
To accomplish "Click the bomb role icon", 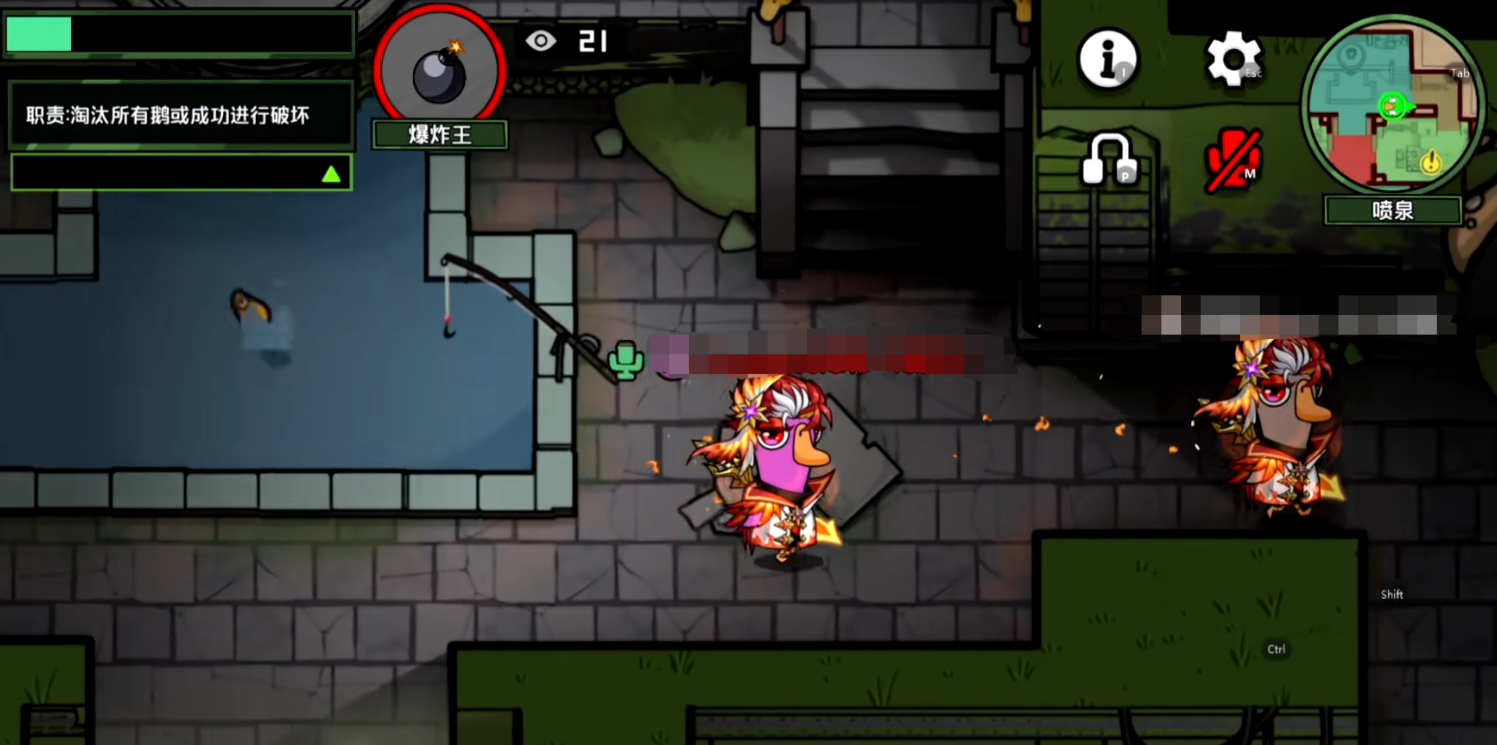I will pos(439,68).
